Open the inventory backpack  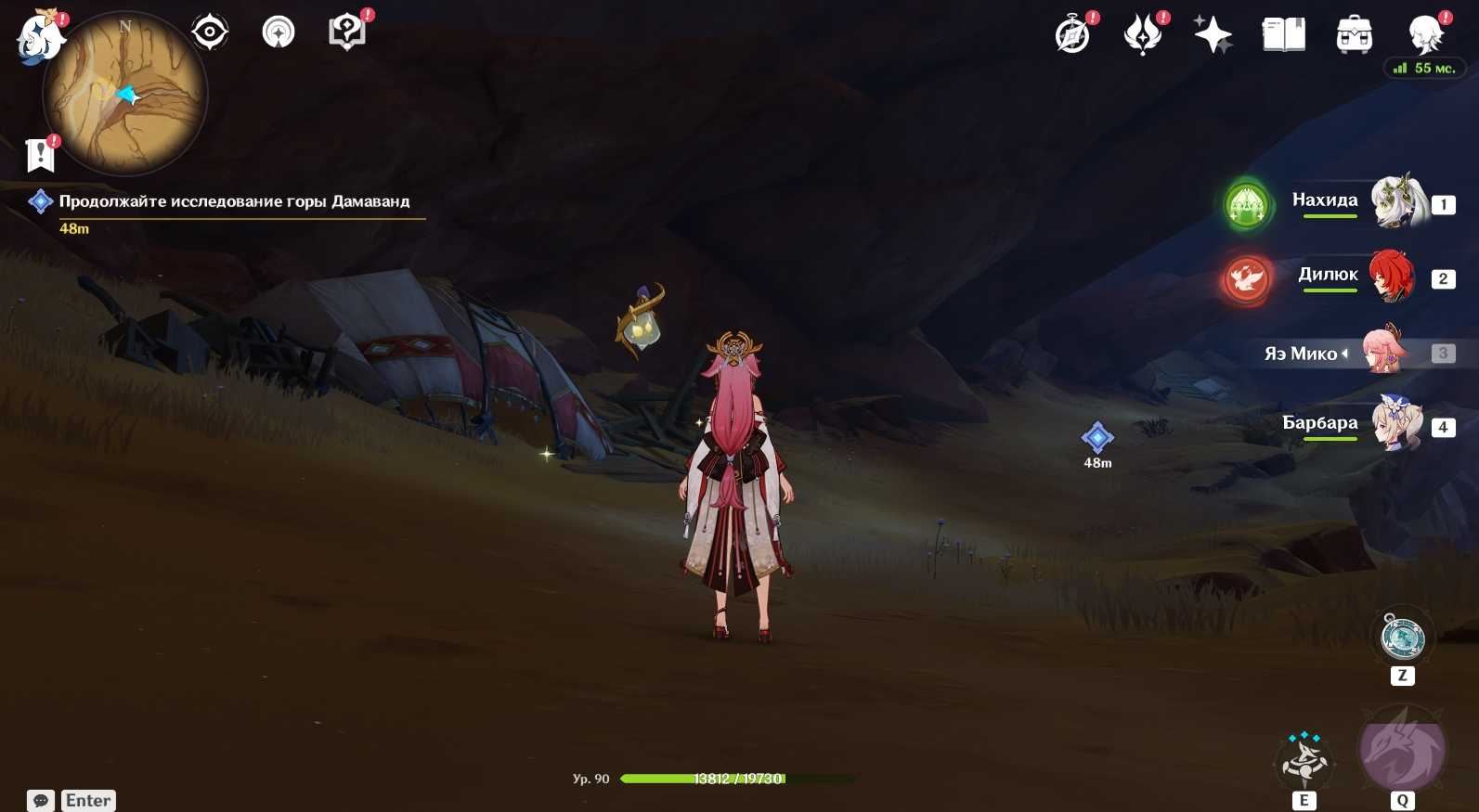coord(1354,35)
